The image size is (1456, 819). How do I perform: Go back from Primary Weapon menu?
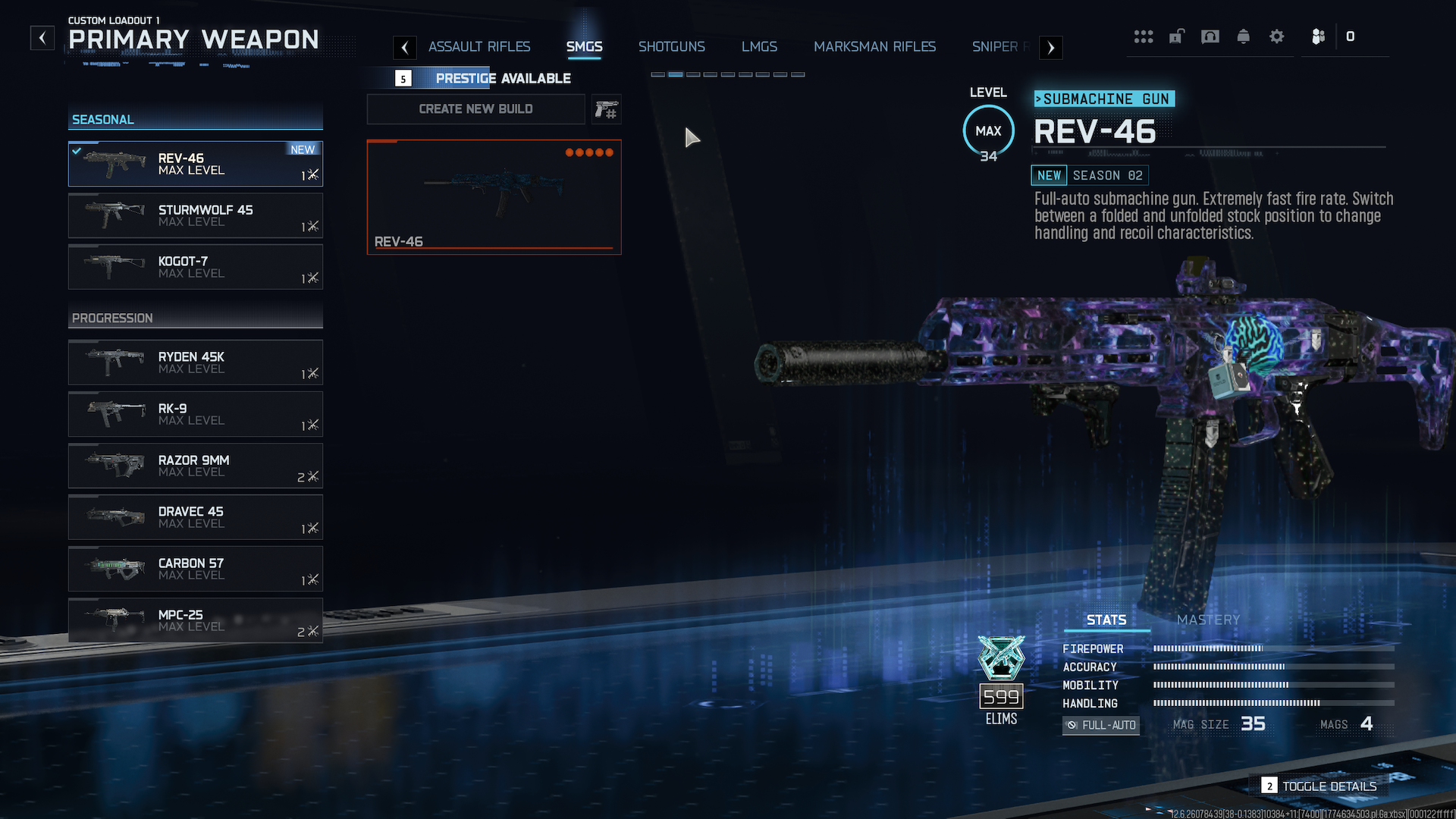coord(42,37)
